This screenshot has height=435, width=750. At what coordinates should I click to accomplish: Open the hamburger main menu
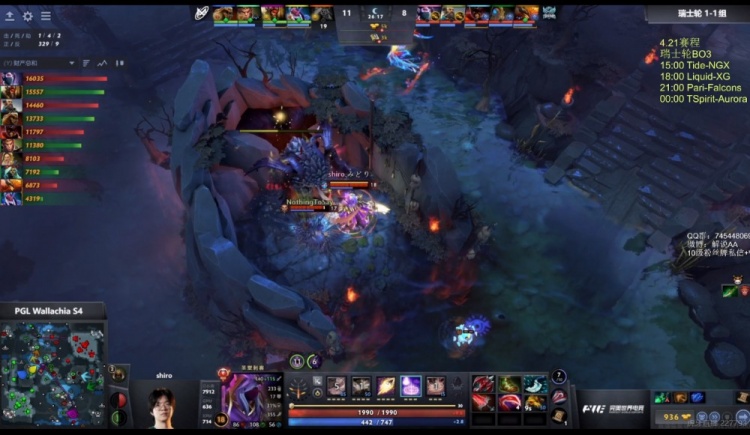point(46,16)
